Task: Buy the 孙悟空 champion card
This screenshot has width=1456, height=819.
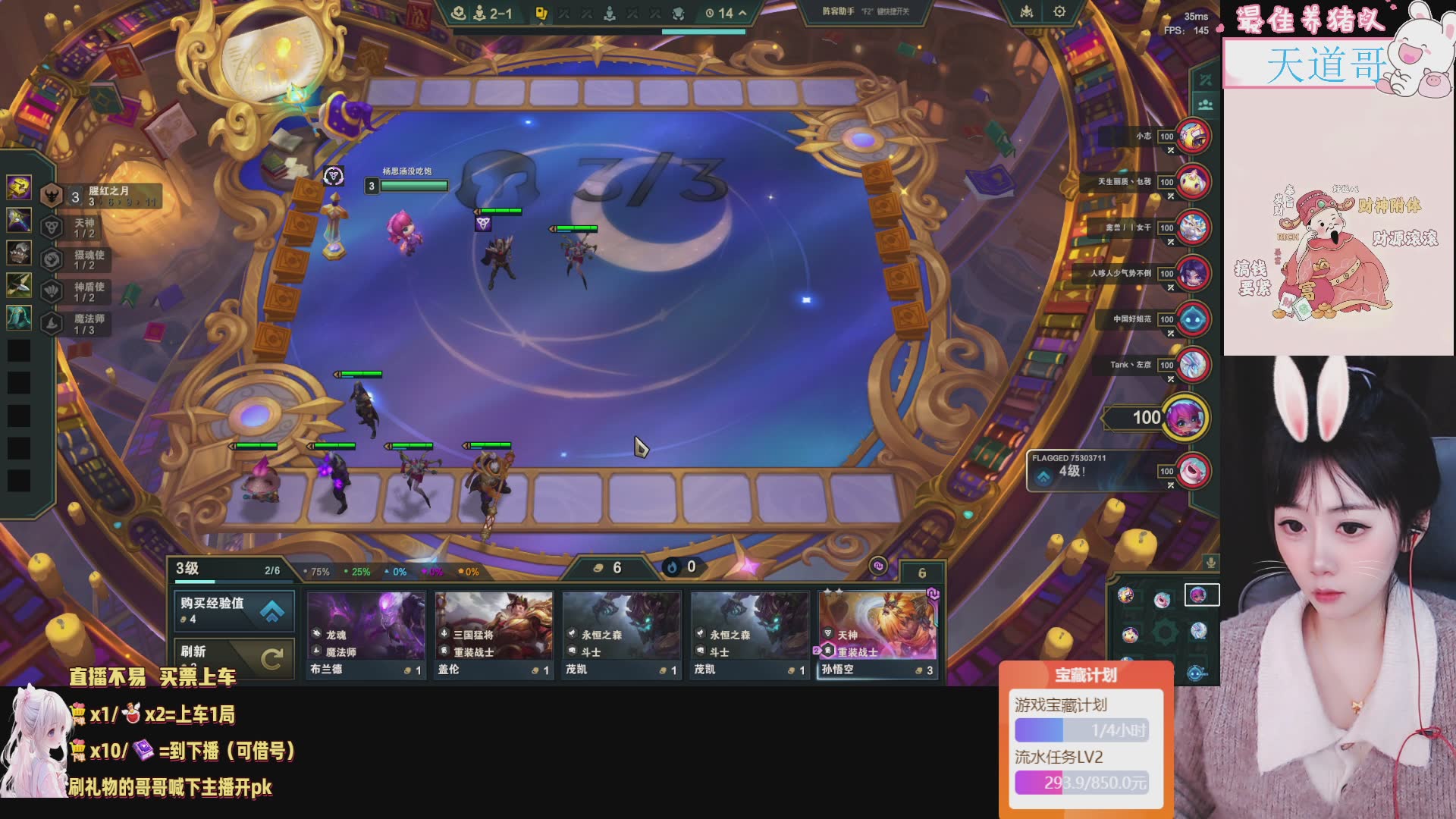Action: coord(878,635)
